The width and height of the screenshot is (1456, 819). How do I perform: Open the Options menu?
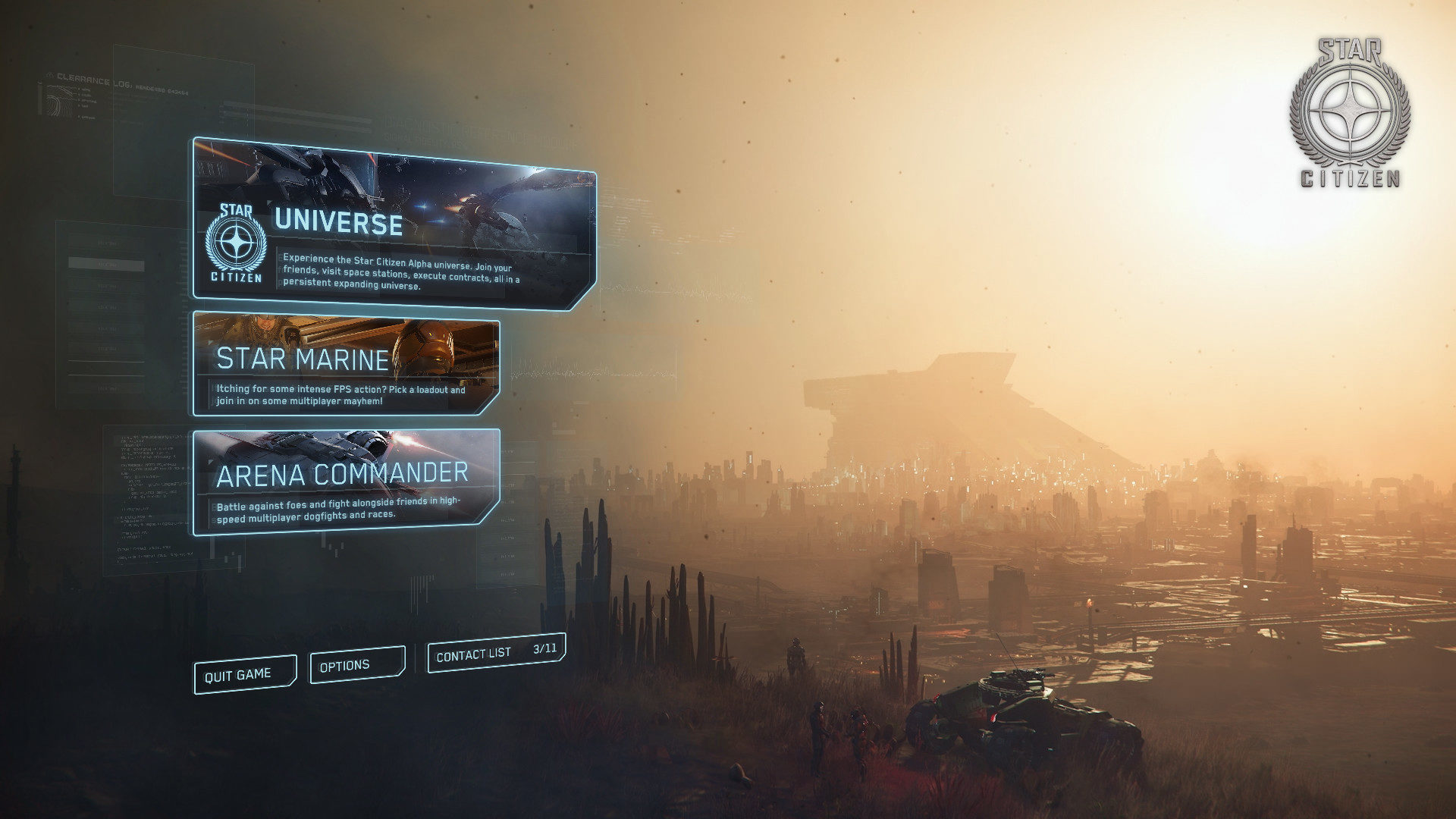click(356, 665)
